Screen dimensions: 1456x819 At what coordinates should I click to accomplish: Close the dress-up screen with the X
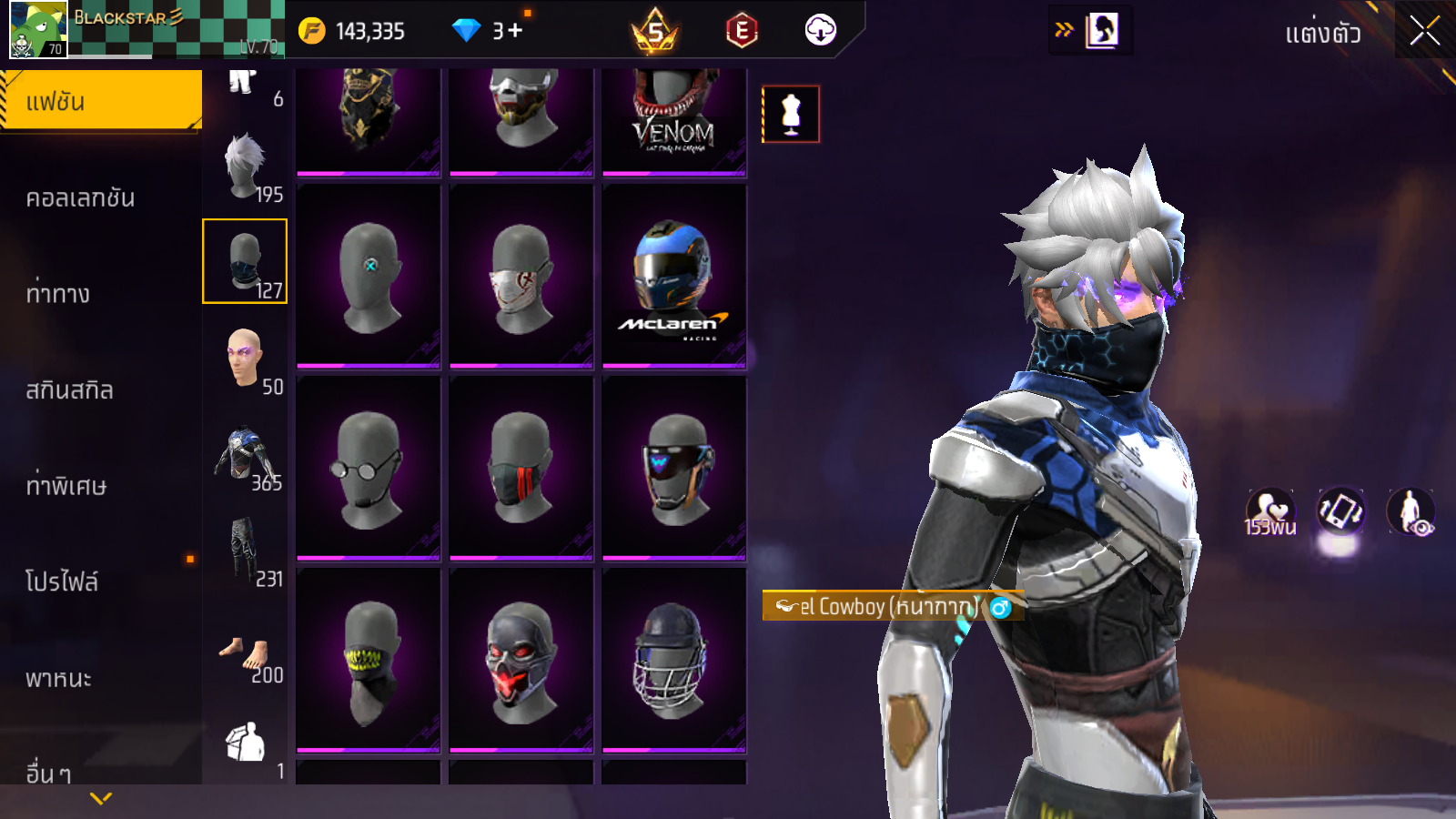pos(1424,32)
